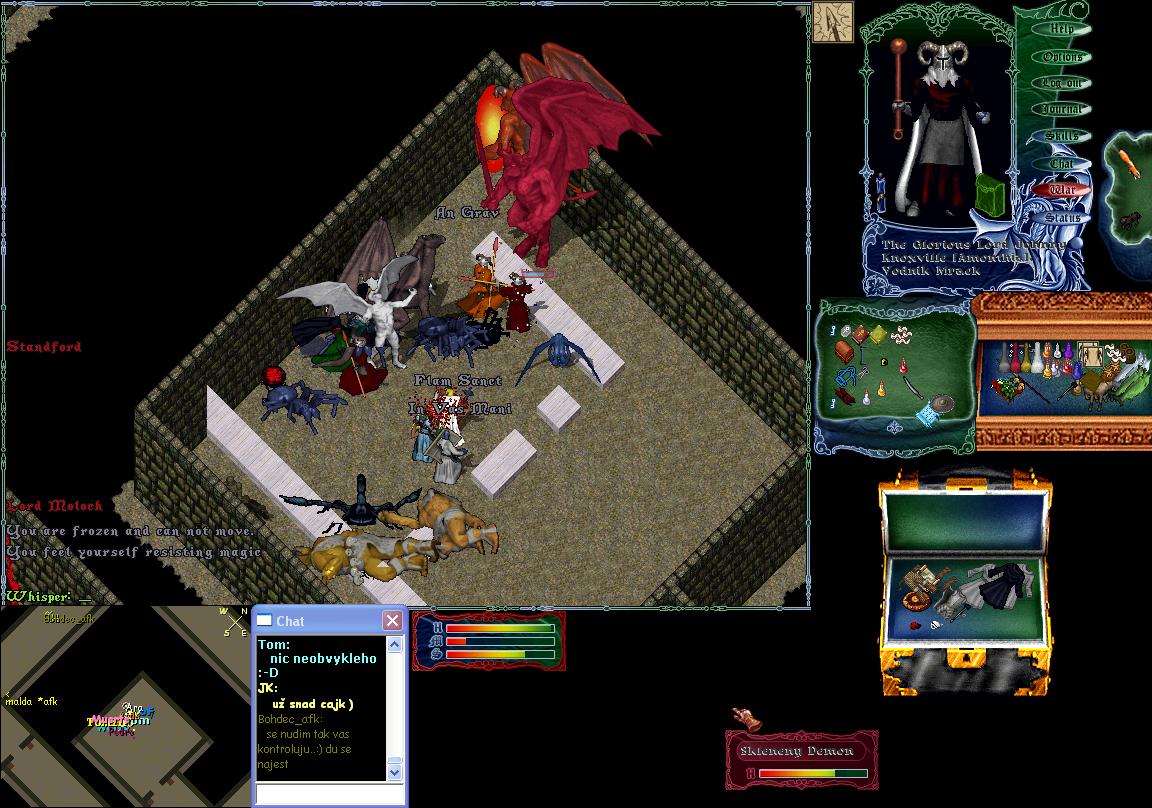Click the paperdoll Chat button
1152x808 pixels.
1061,163
